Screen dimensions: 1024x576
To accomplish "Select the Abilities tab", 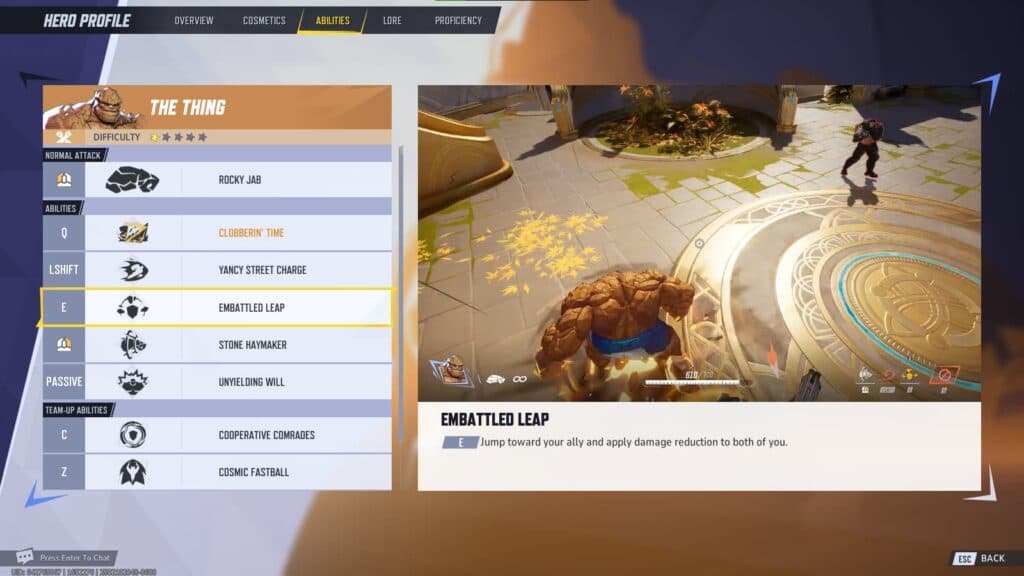I will click(332, 20).
